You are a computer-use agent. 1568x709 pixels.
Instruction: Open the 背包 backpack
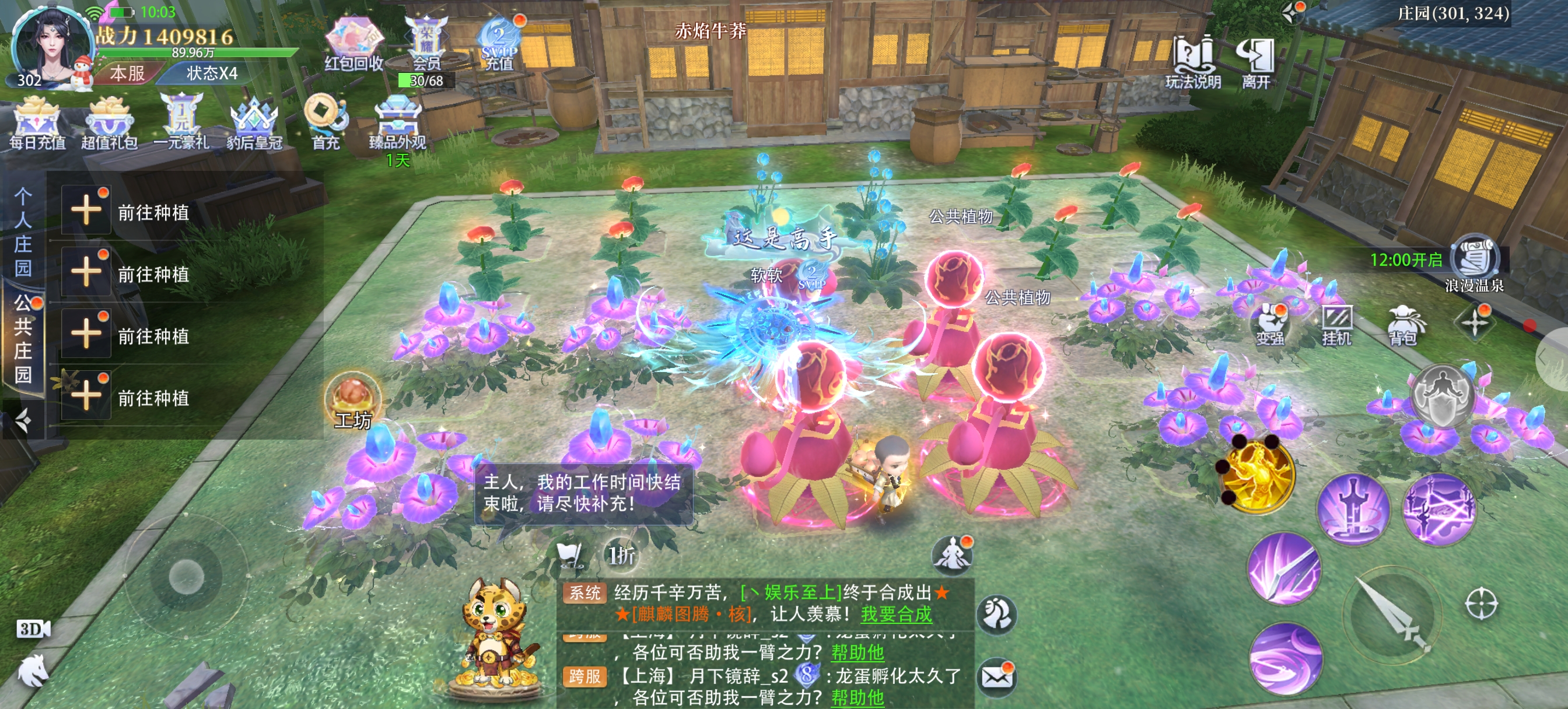(1402, 325)
